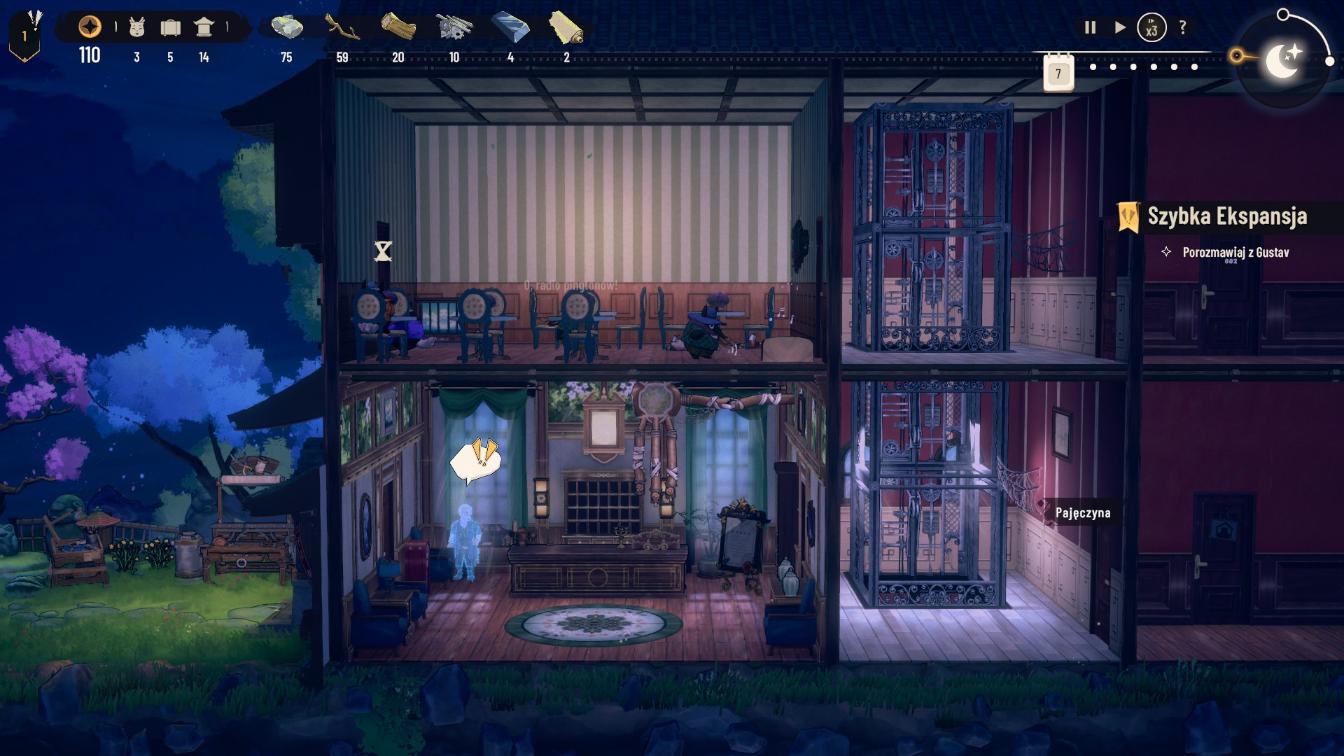Select the paper scroll resource icon
This screenshot has height=756, width=1344.
(566, 27)
